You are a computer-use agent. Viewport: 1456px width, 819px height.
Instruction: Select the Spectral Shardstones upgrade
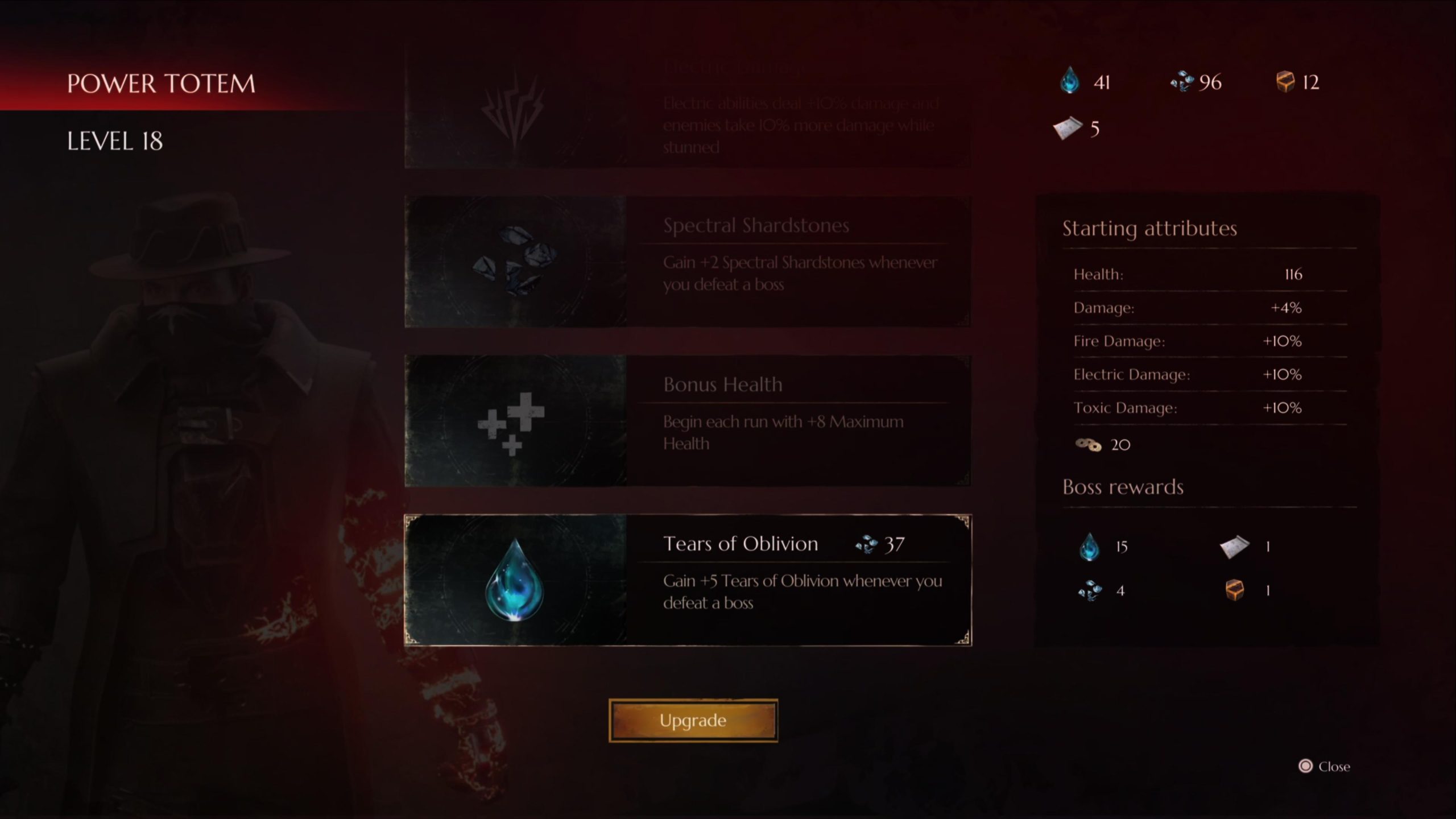(687, 262)
